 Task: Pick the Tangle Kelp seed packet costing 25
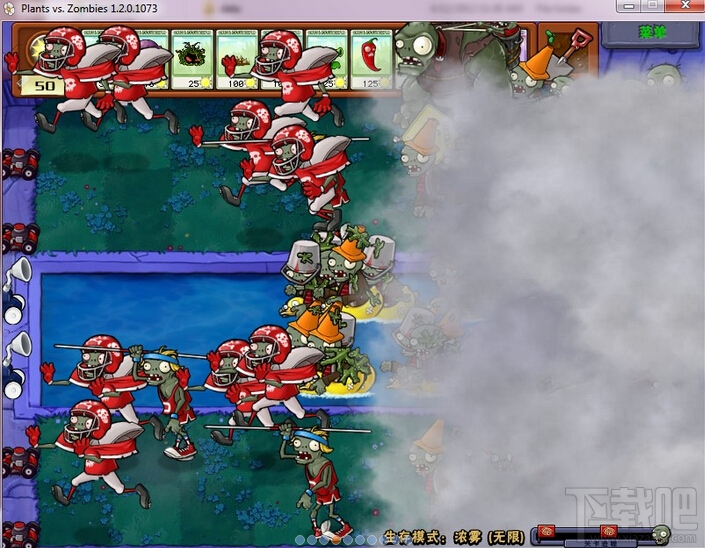coord(193,60)
